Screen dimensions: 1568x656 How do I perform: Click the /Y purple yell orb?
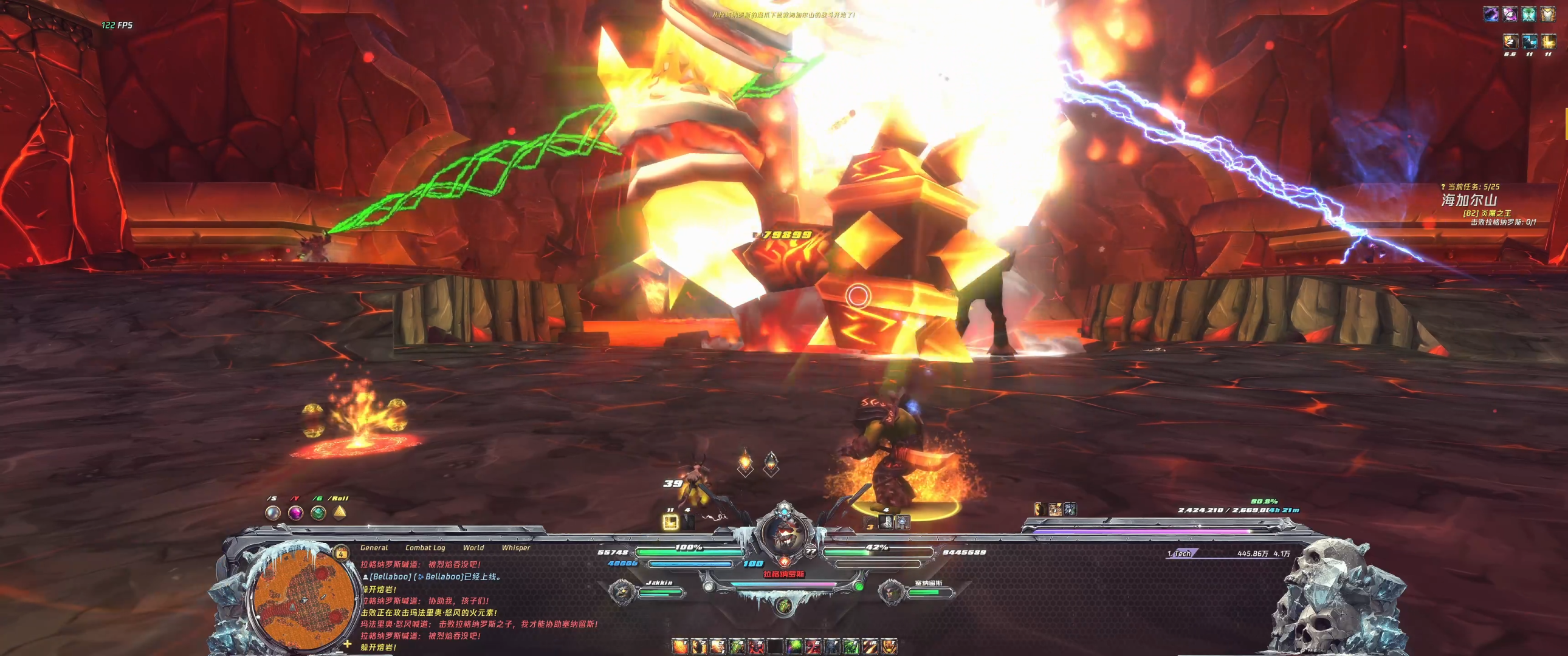tap(295, 513)
